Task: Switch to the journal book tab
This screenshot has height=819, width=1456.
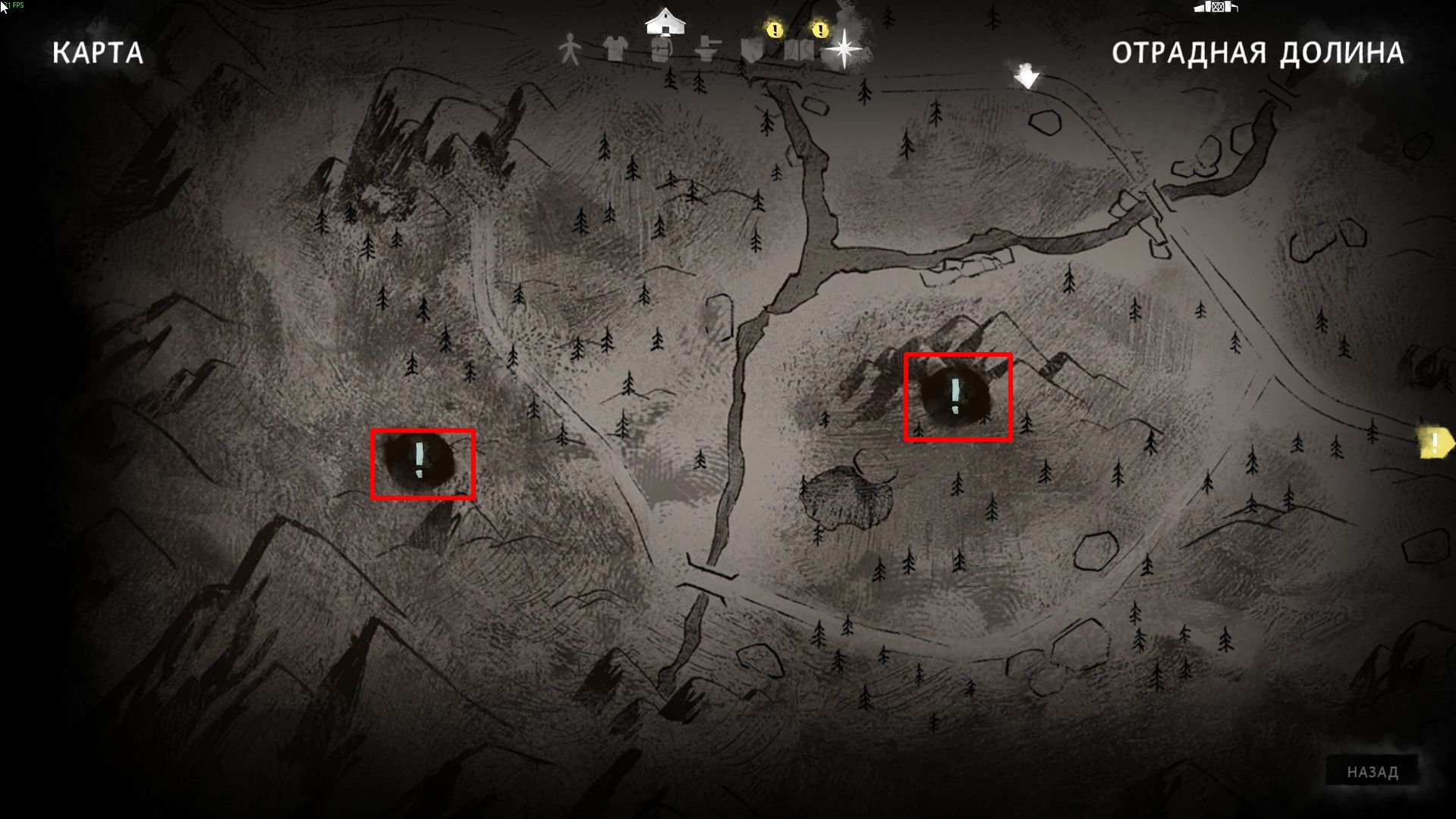Action: click(x=798, y=50)
